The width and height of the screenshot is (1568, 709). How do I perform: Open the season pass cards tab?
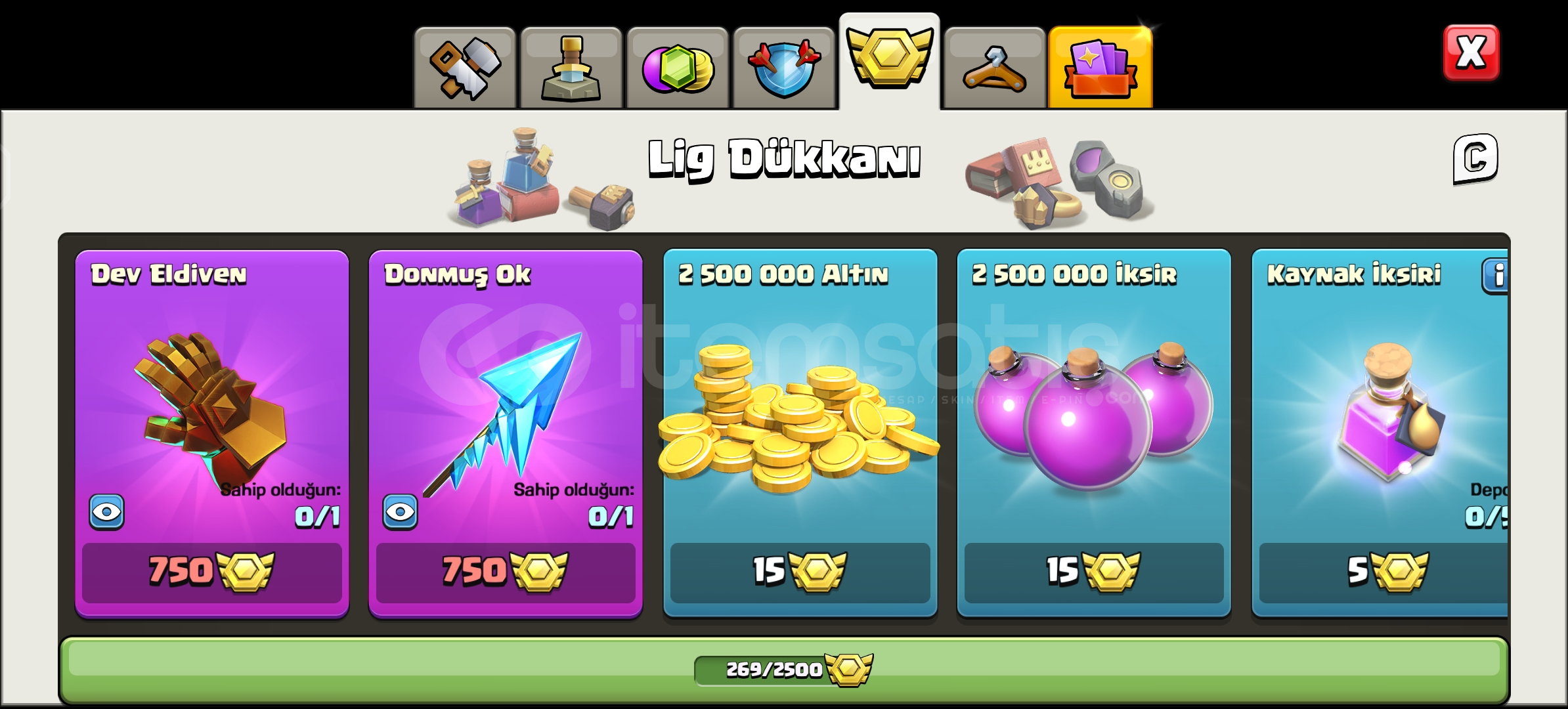tap(1101, 62)
